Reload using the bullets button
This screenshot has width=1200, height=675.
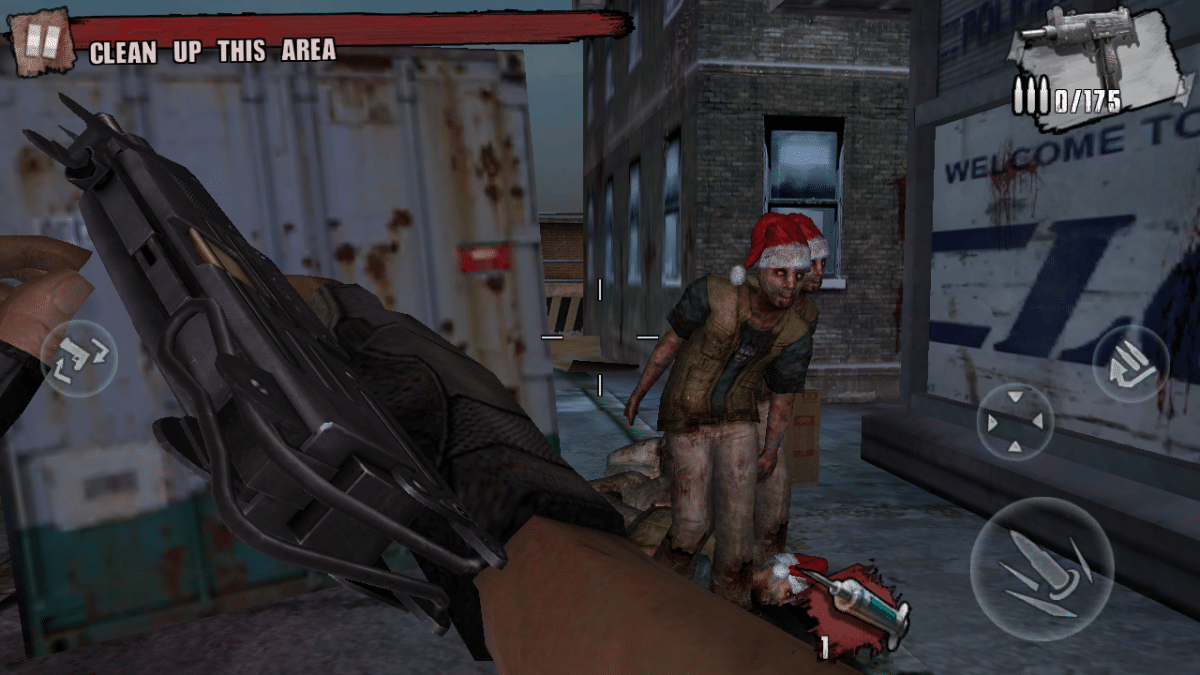point(1130,364)
